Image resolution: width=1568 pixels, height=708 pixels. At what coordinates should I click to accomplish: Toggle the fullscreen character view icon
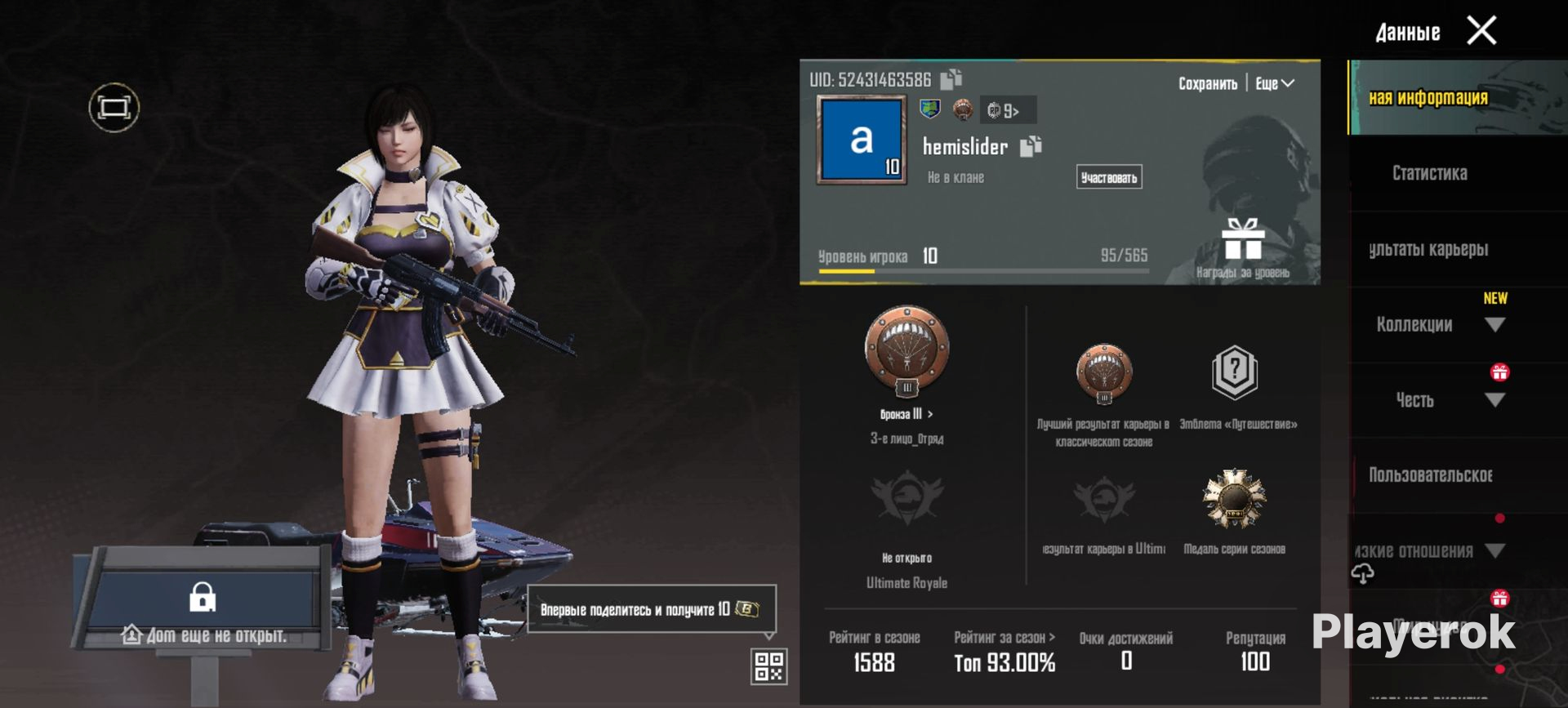point(114,107)
